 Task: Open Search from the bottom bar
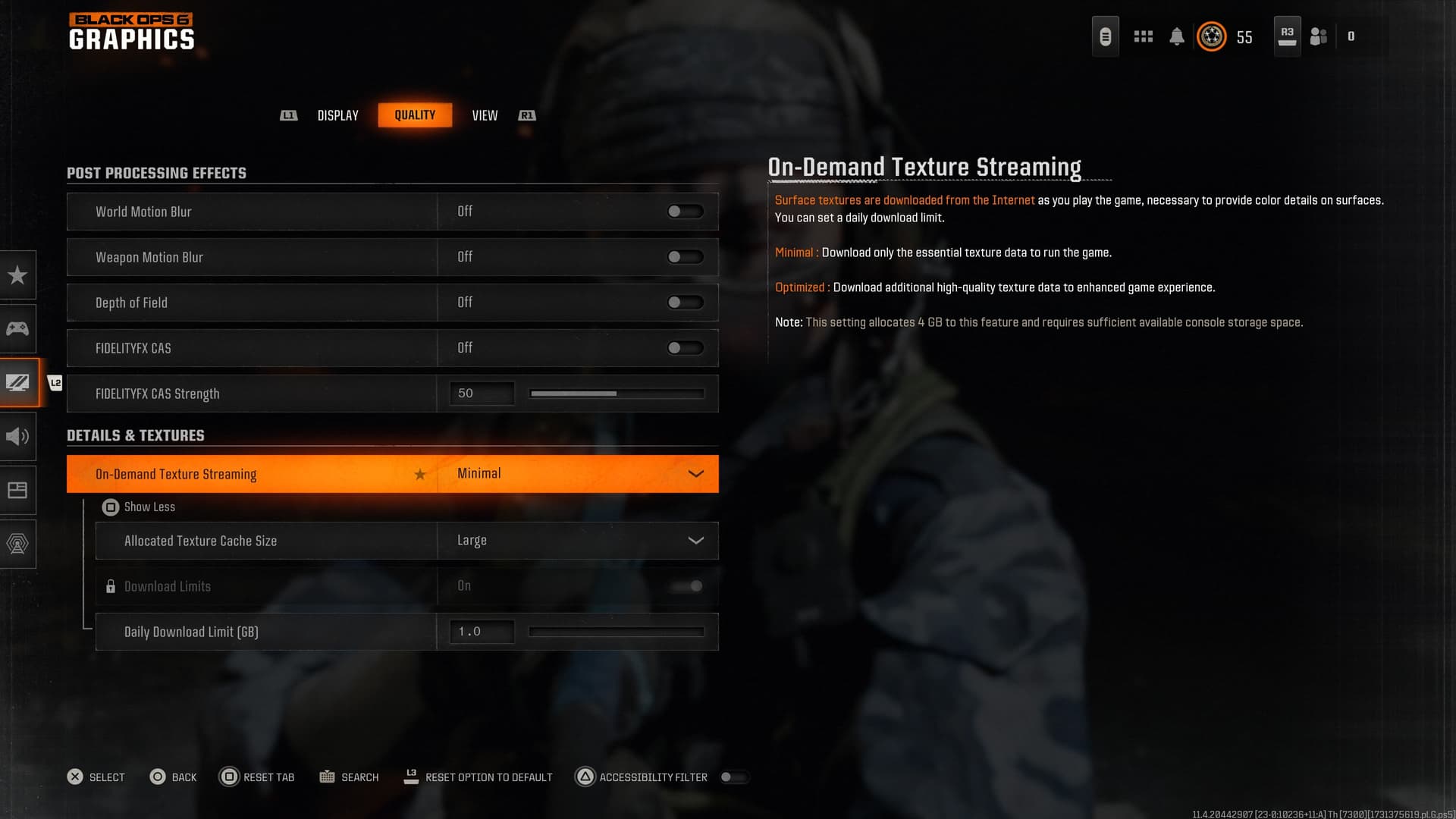pyautogui.click(x=349, y=777)
